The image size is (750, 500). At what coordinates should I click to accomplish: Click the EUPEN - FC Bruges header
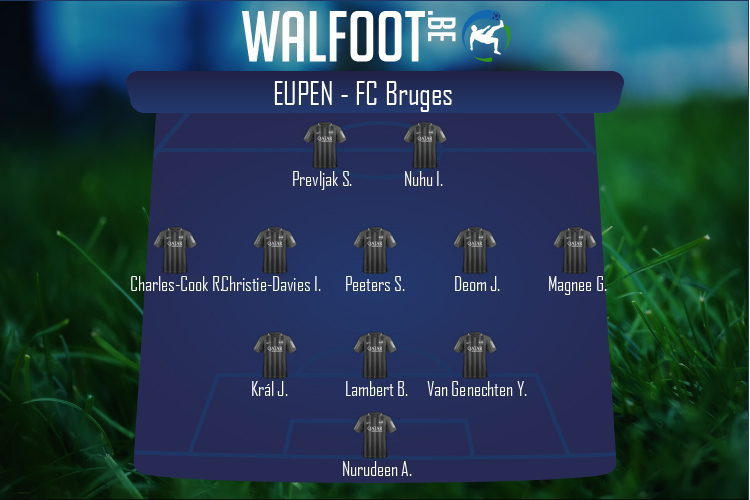click(x=375, y=94)
